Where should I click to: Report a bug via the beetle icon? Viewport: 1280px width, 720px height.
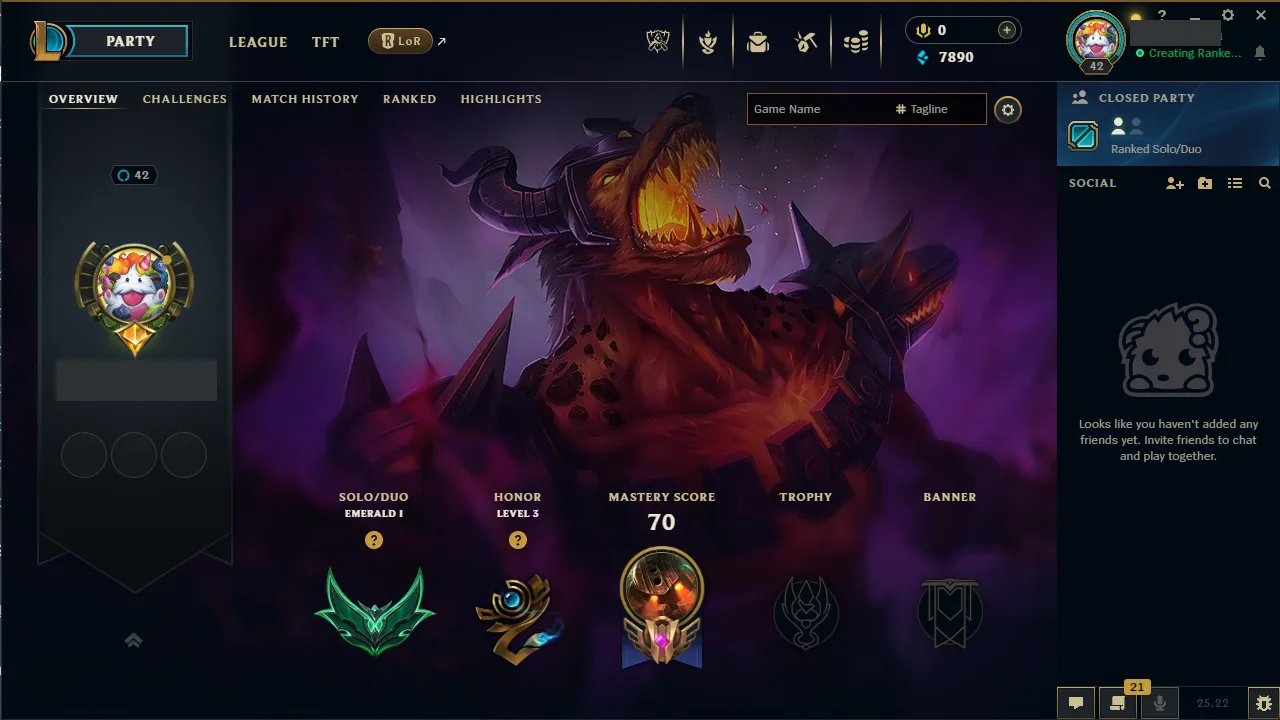pyautogui.click(x=1264, y=703)
